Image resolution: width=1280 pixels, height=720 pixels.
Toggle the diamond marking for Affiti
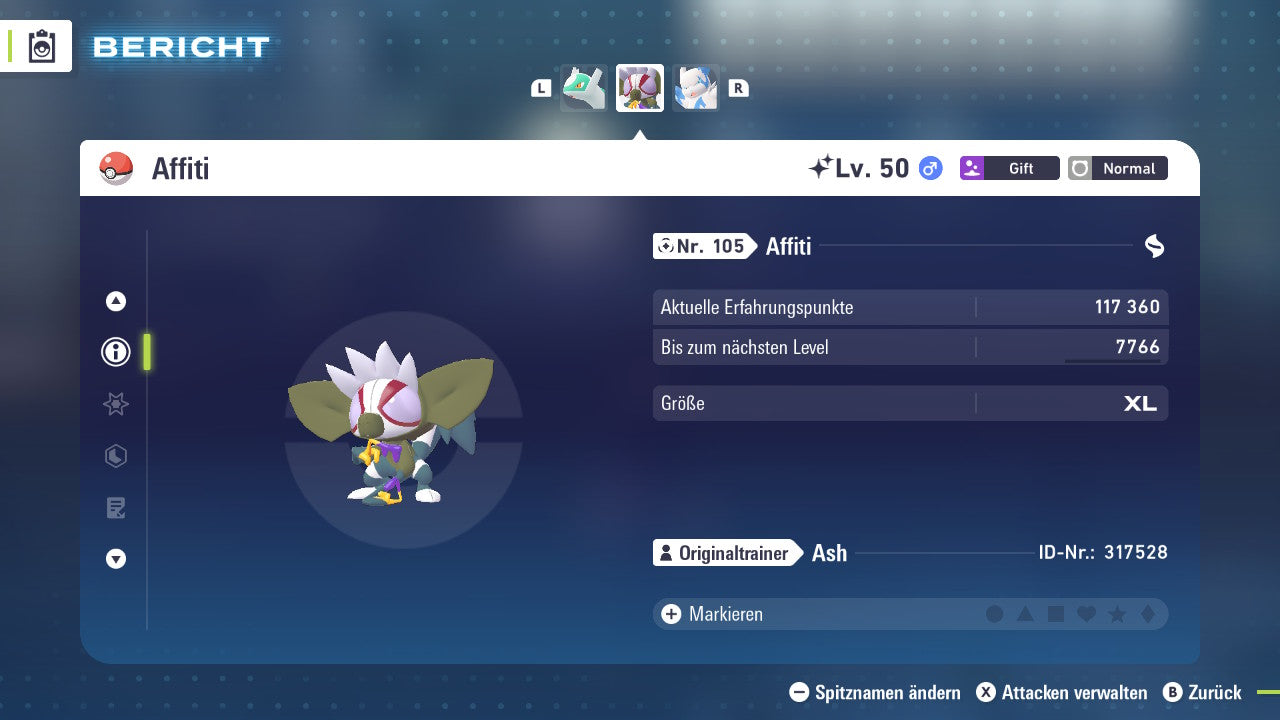click(1148, 614)
